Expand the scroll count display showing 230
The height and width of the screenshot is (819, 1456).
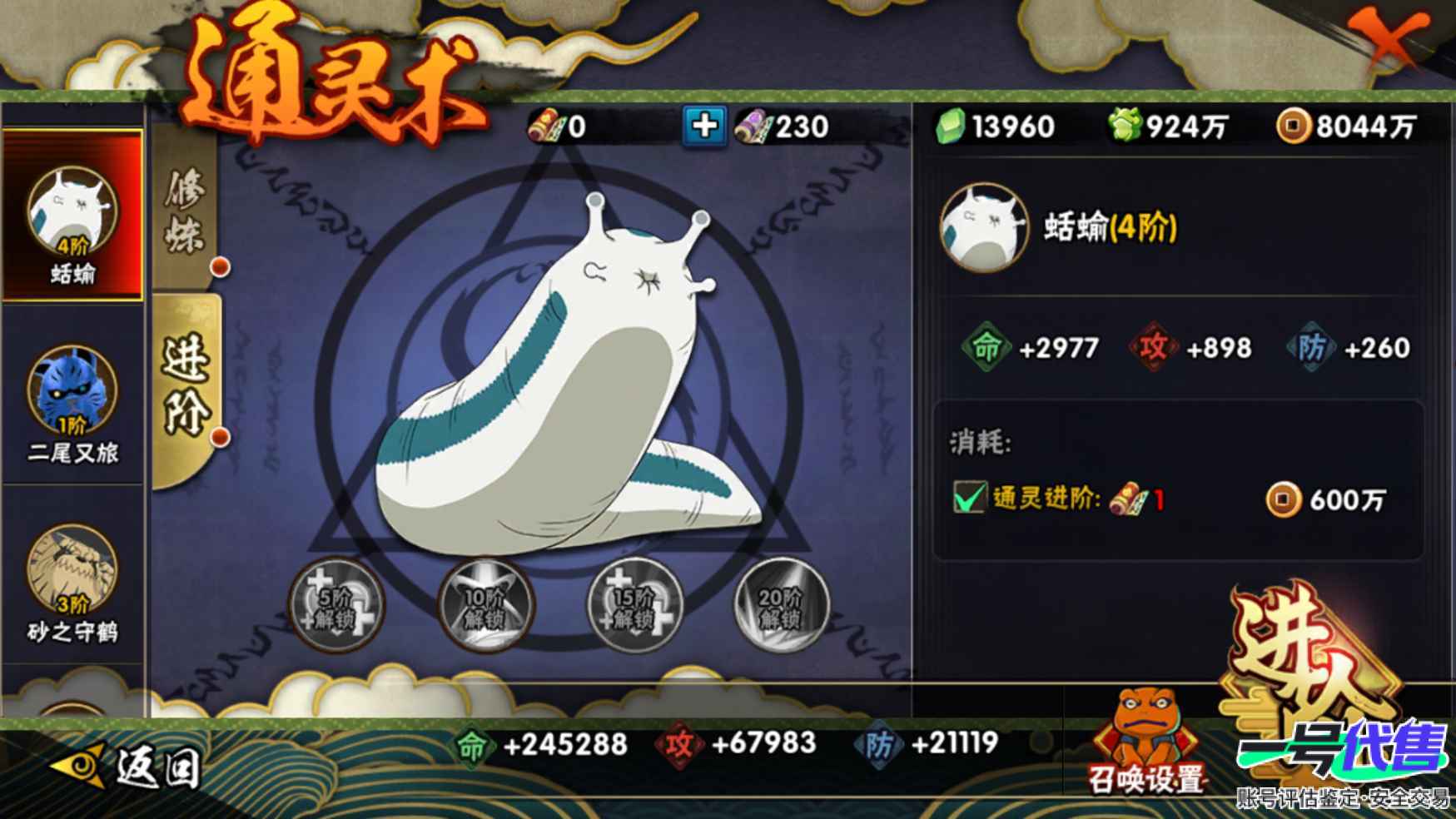(783, 126)
